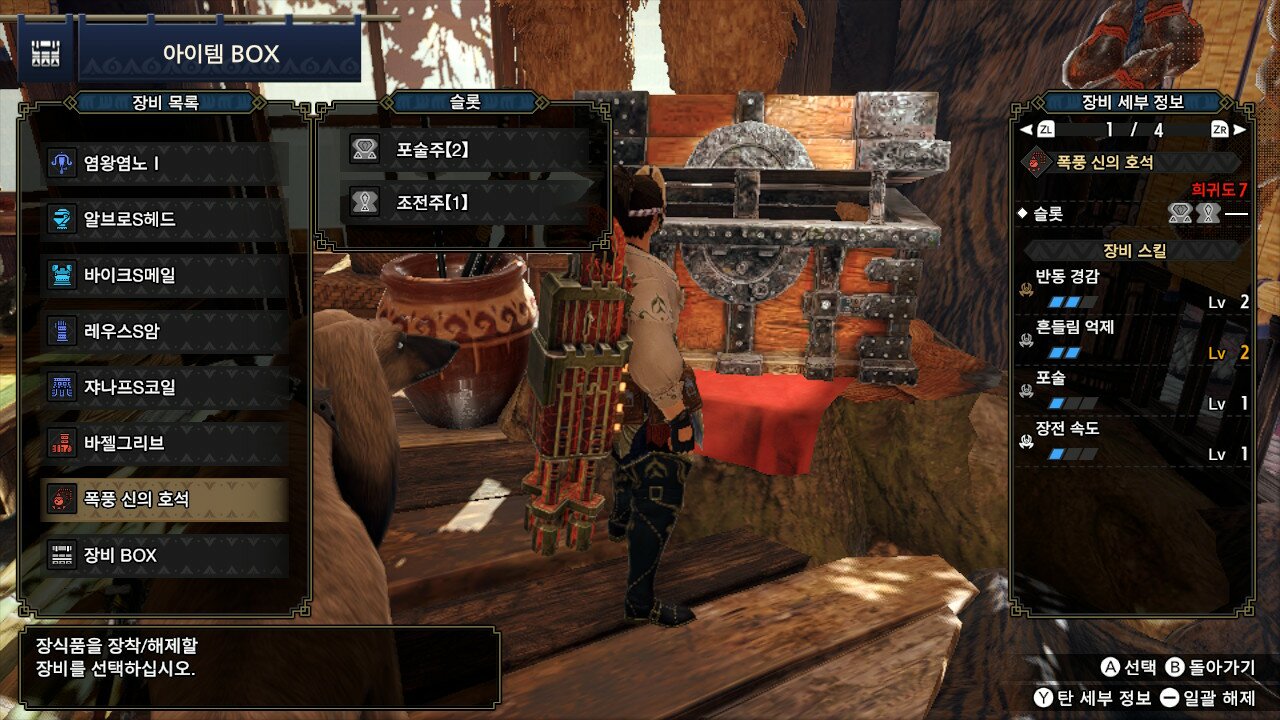Open the 장비 BOX entry

pos(165,555)
